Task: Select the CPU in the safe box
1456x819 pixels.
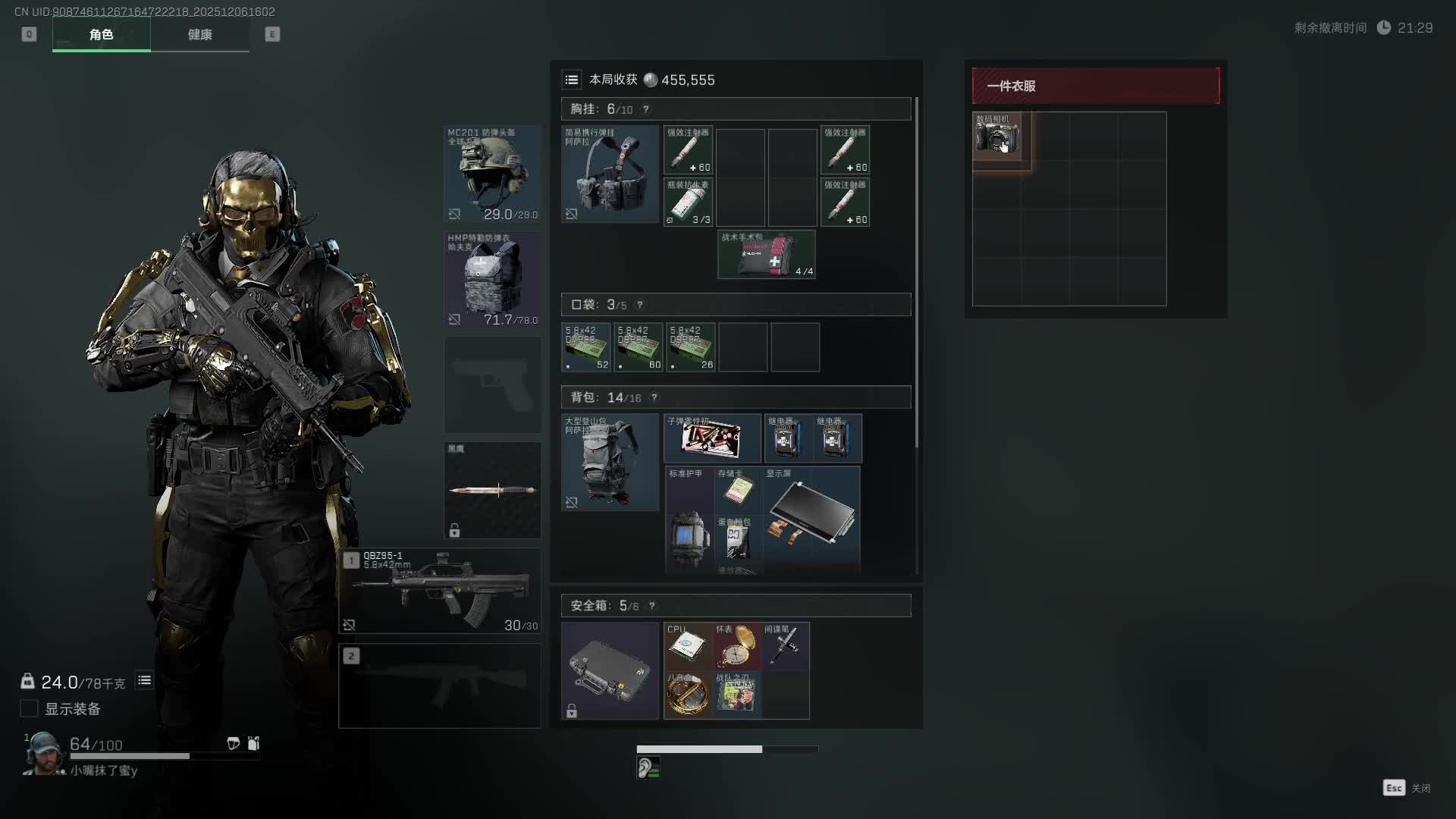Action: click(687, 646)
